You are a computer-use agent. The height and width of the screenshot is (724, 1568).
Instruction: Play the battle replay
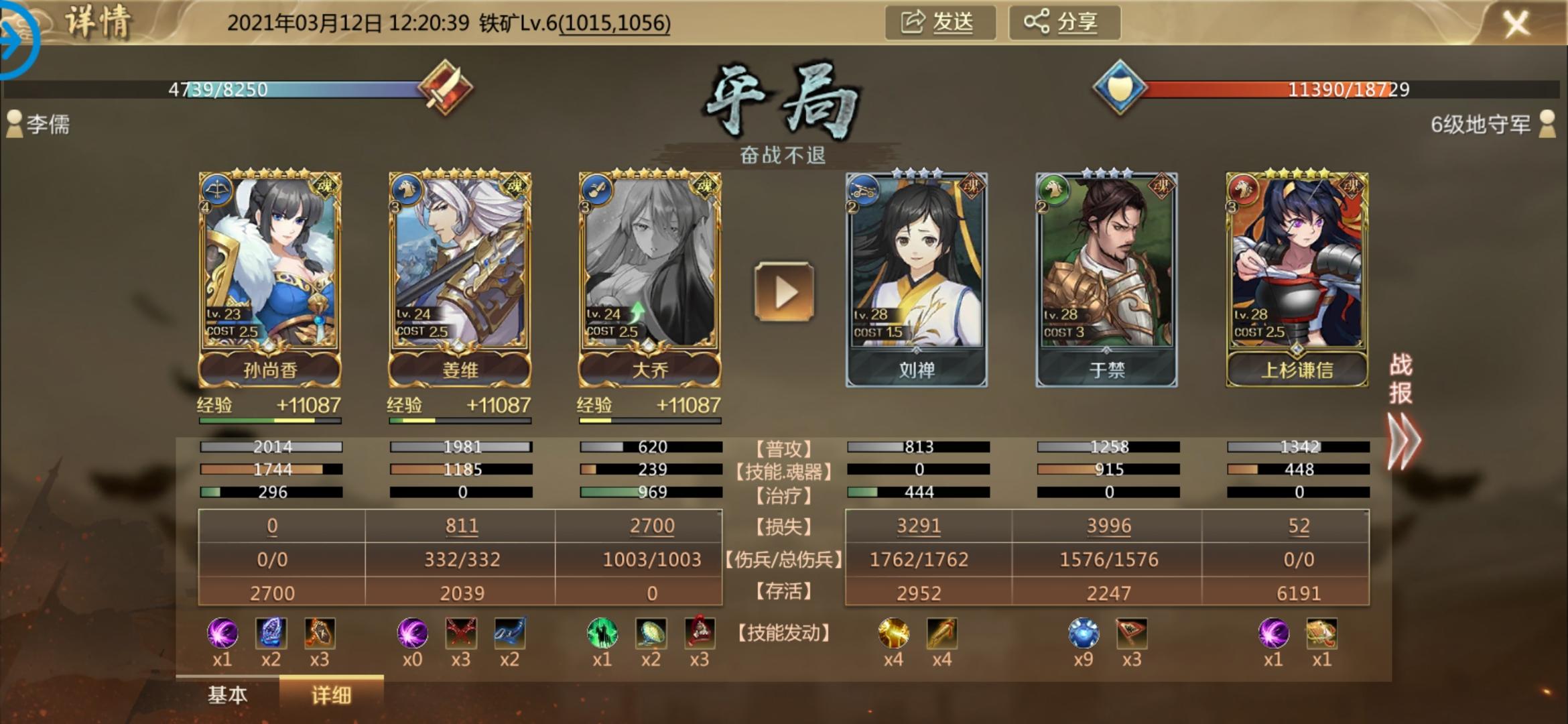tap(784, 292)
